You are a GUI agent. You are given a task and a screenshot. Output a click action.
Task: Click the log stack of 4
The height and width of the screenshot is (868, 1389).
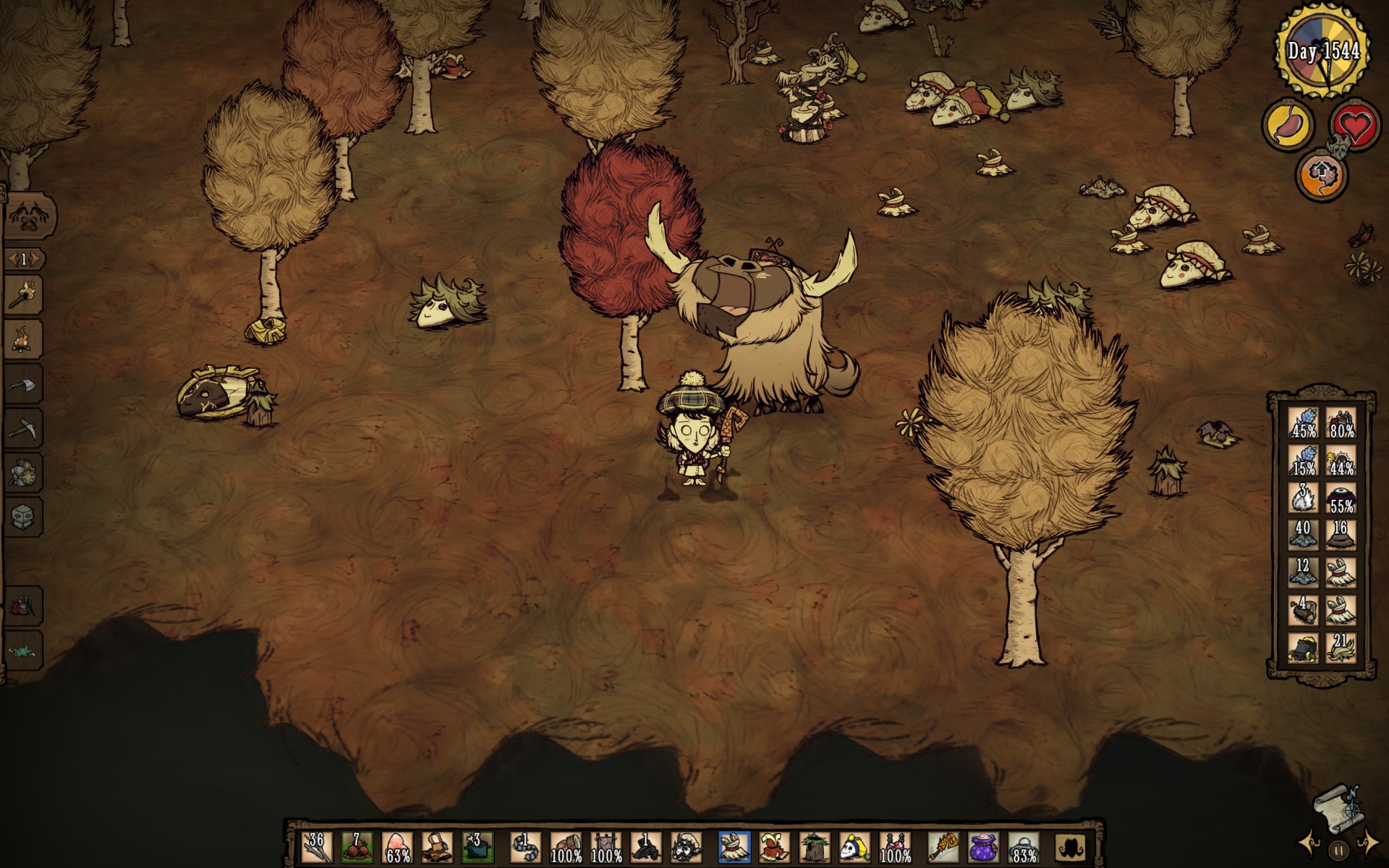1304,610
